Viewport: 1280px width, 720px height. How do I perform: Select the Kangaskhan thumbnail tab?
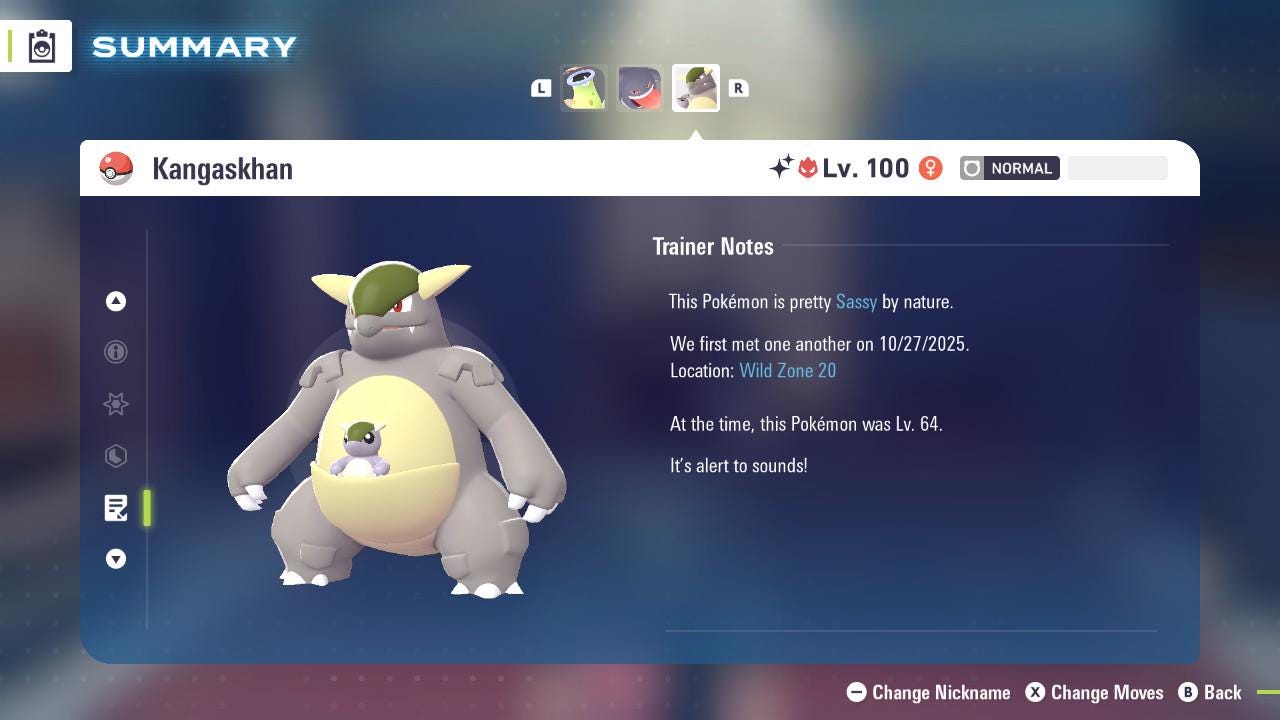(x=695, y=87)
